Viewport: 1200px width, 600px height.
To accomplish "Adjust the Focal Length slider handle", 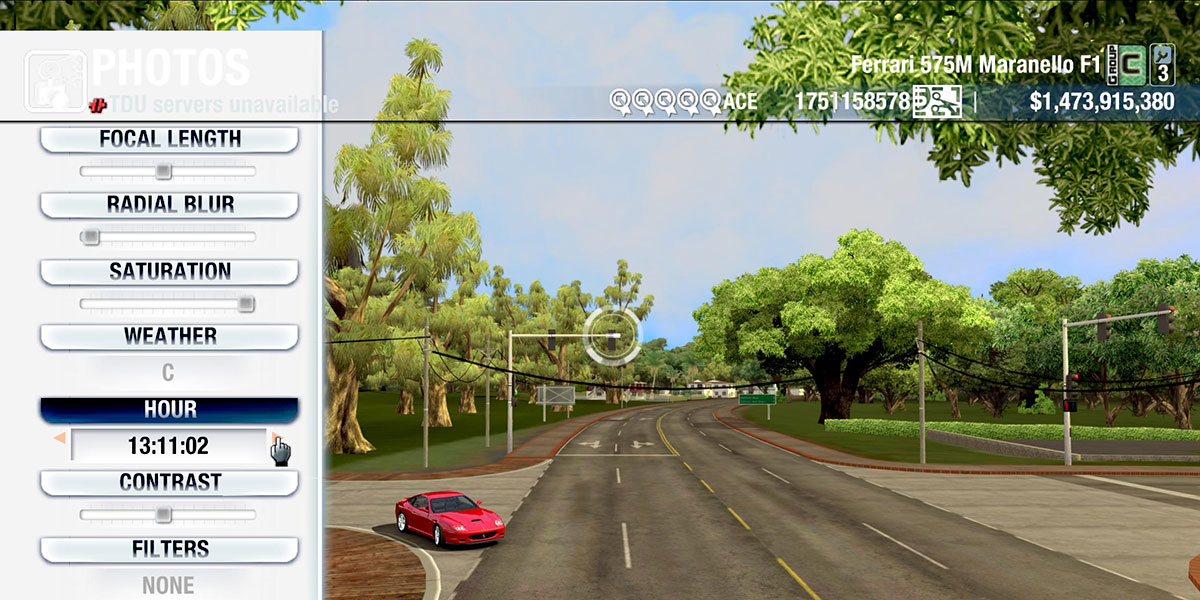I will (x=163, y=172).
